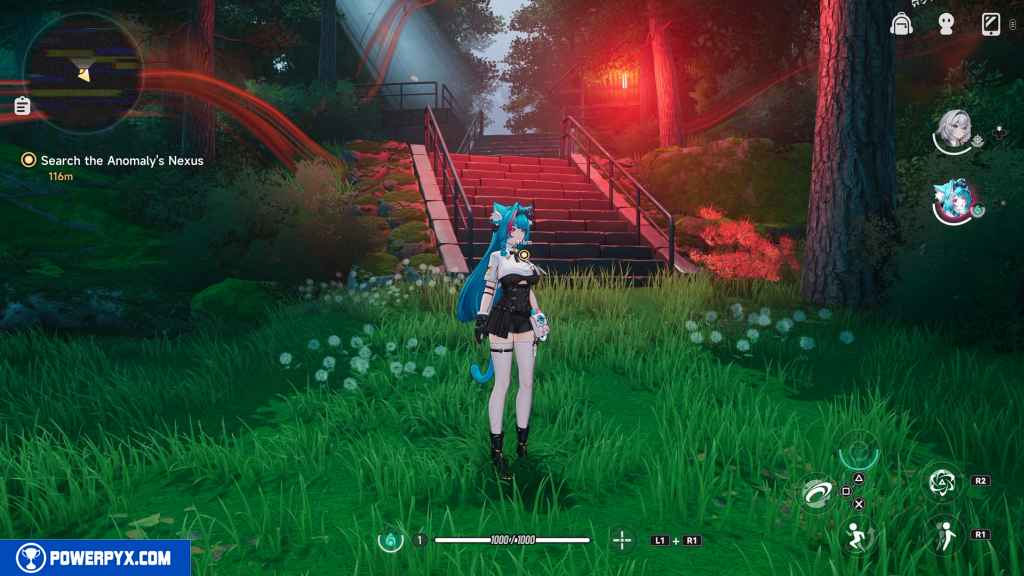Select the Search the Anomaly's Nexus objective

[x=121, y=160]
